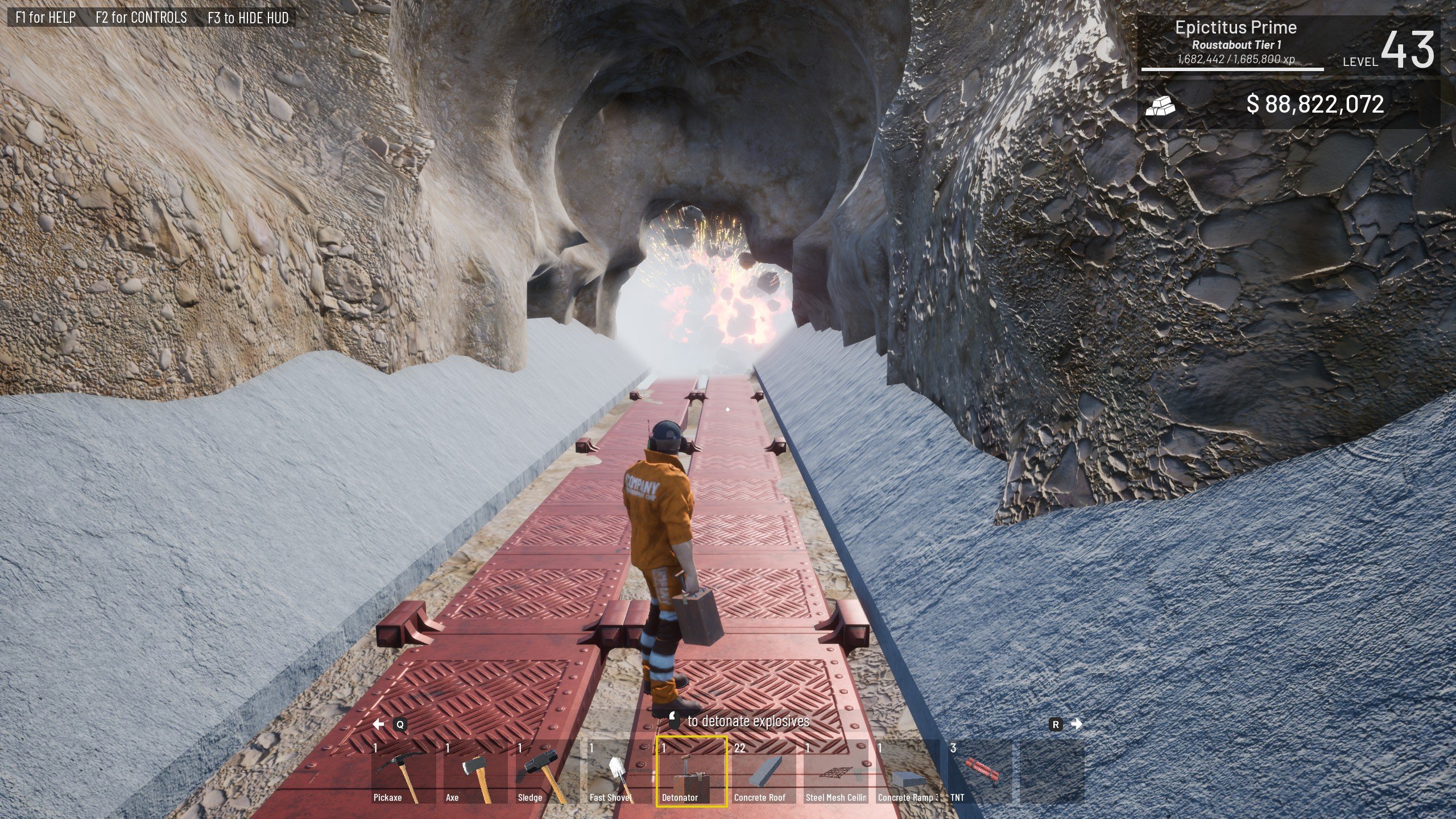Switch to the Fast Shovel slot
This screenshot has width=1456, height=819.
[x=620, y=772]
